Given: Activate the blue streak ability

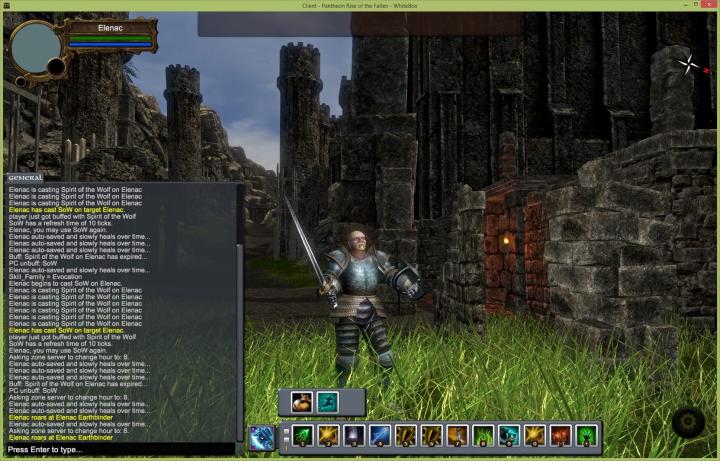Looking at the screenshot, I should [x=381, y=436].
